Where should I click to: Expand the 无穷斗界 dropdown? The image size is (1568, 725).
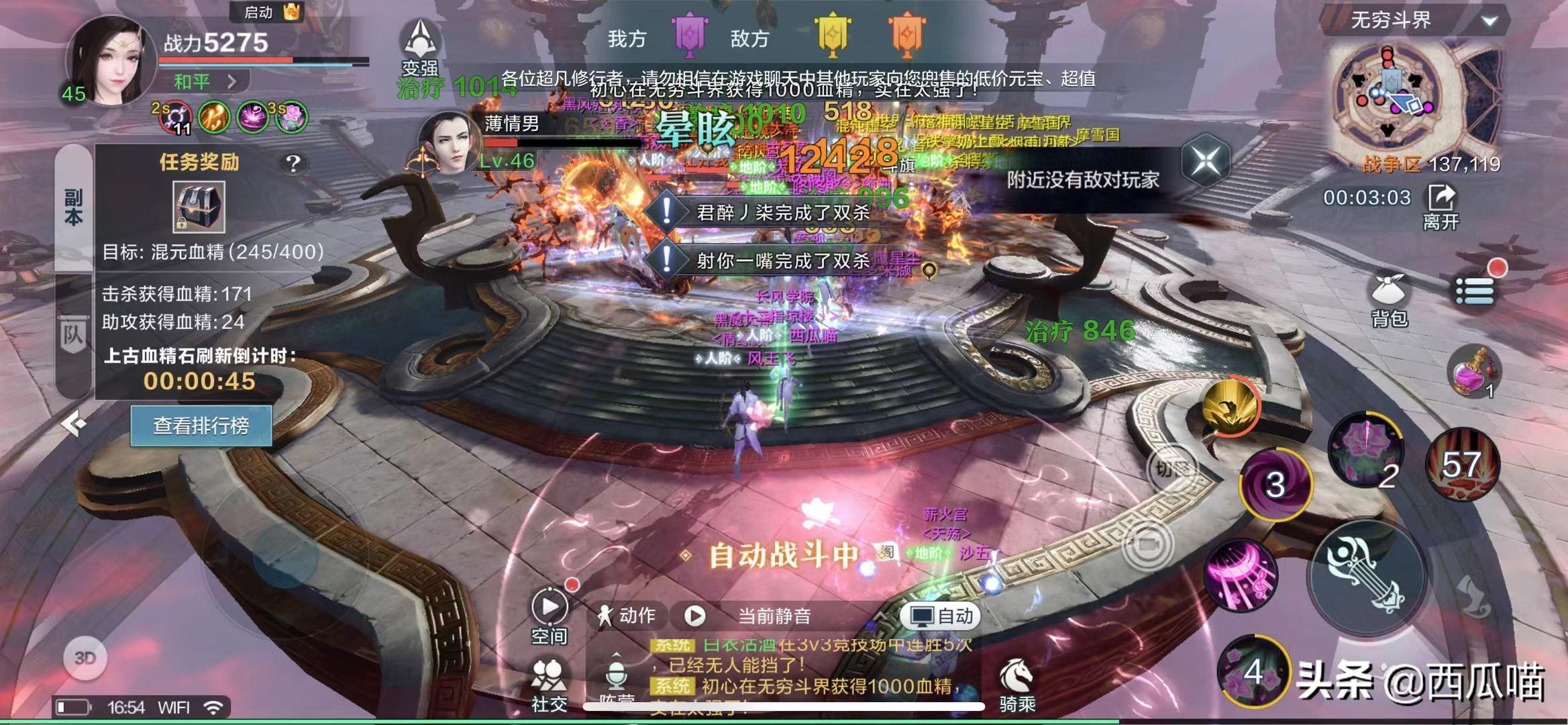(1489, 21)
